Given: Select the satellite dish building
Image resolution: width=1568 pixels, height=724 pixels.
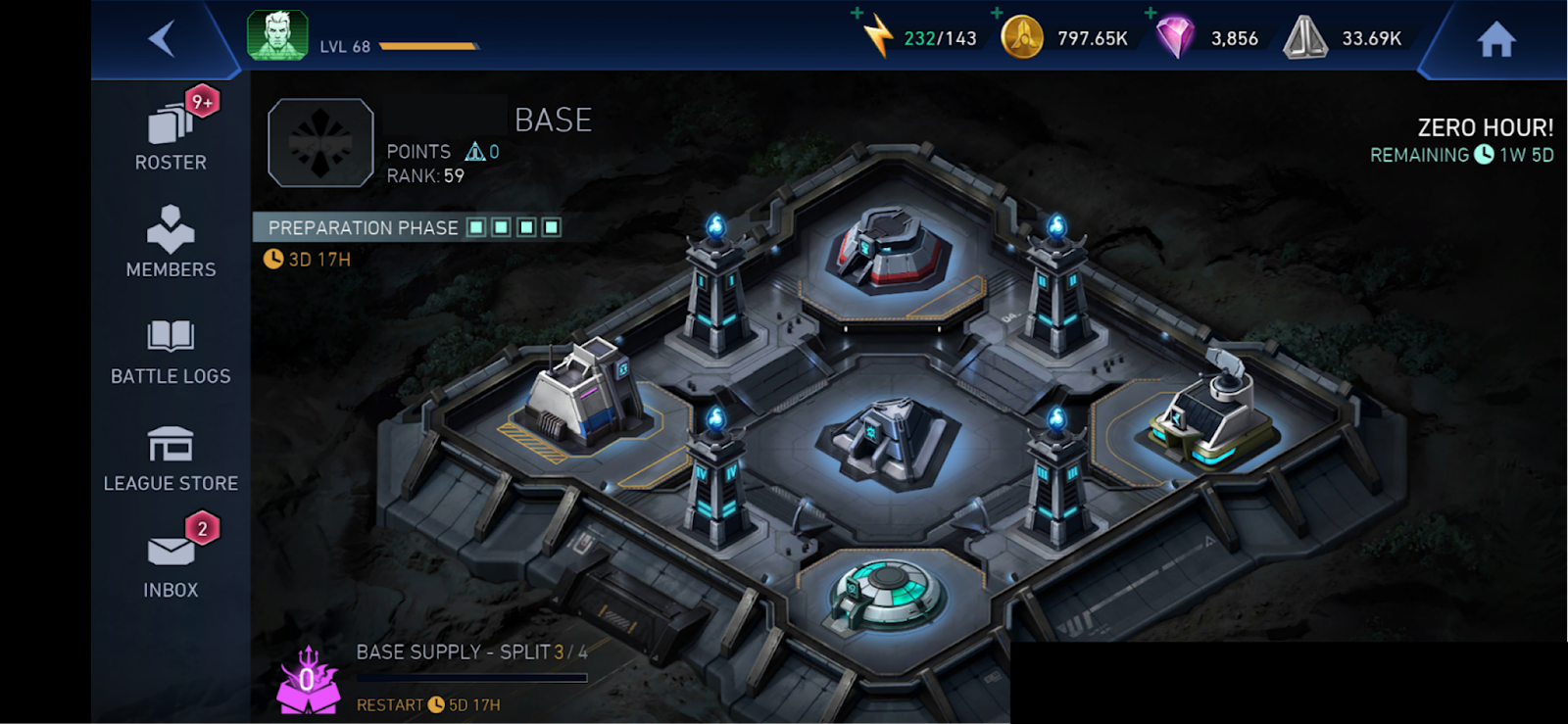Looking at the screenshot, I should point(1213,411).
